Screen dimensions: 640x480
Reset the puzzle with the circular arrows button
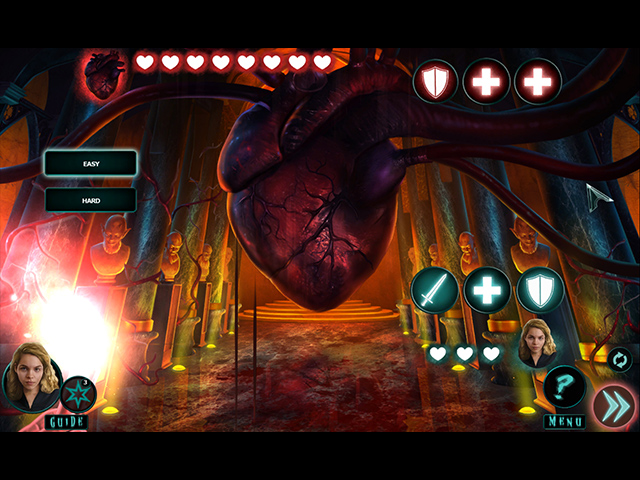pyautogui.click(x=619, y=359)
